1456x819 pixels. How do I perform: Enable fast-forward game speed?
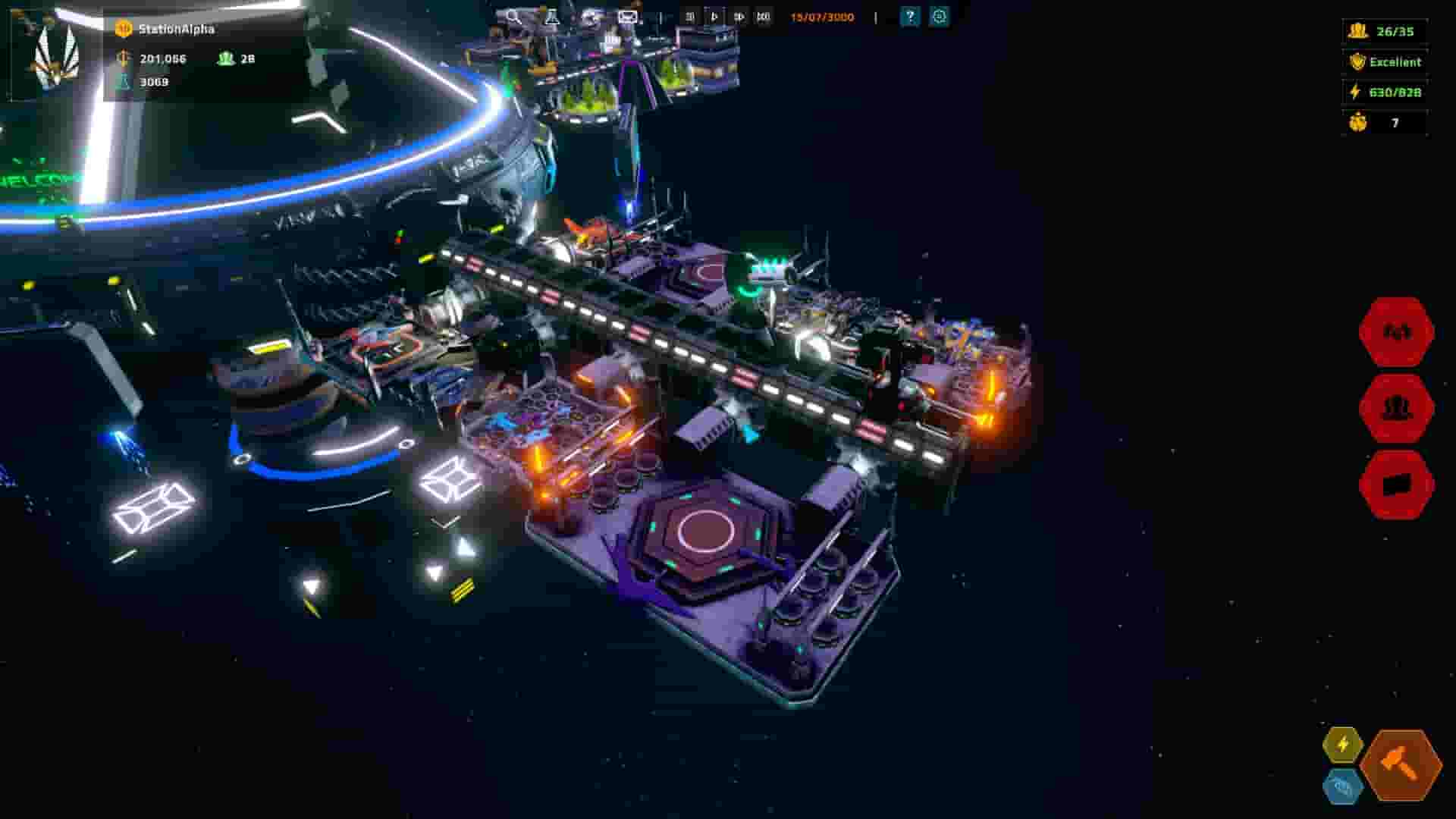point(739,16)
